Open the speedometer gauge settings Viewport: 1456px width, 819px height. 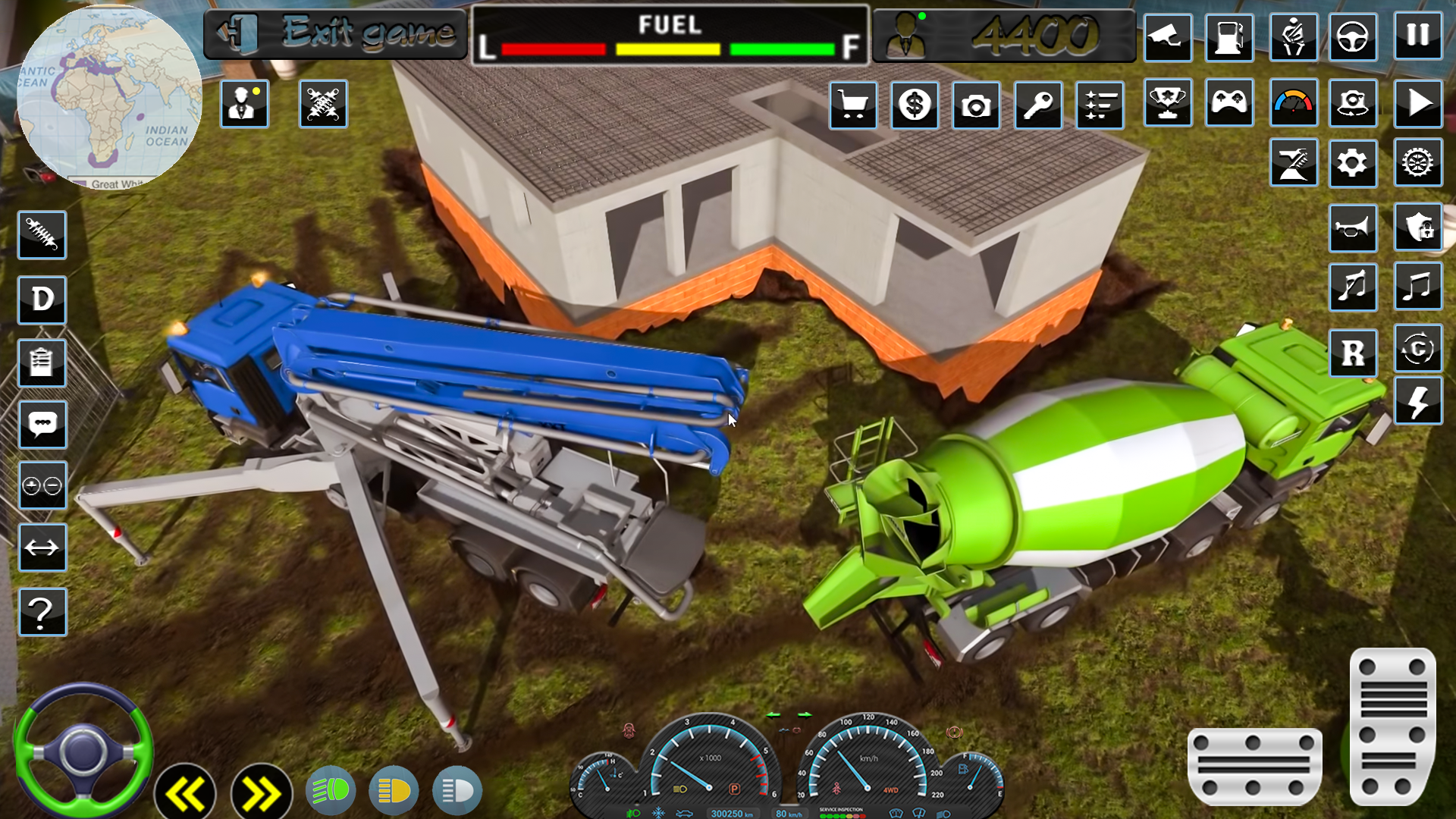click(1293, 105)
